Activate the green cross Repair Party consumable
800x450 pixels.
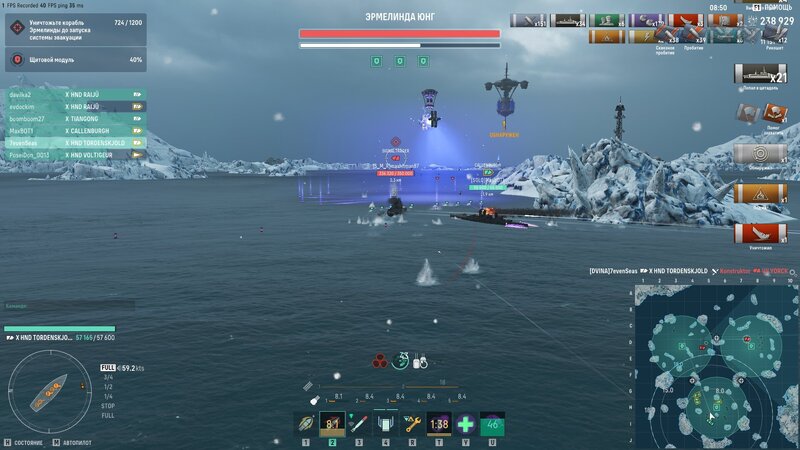coord(465,423)
